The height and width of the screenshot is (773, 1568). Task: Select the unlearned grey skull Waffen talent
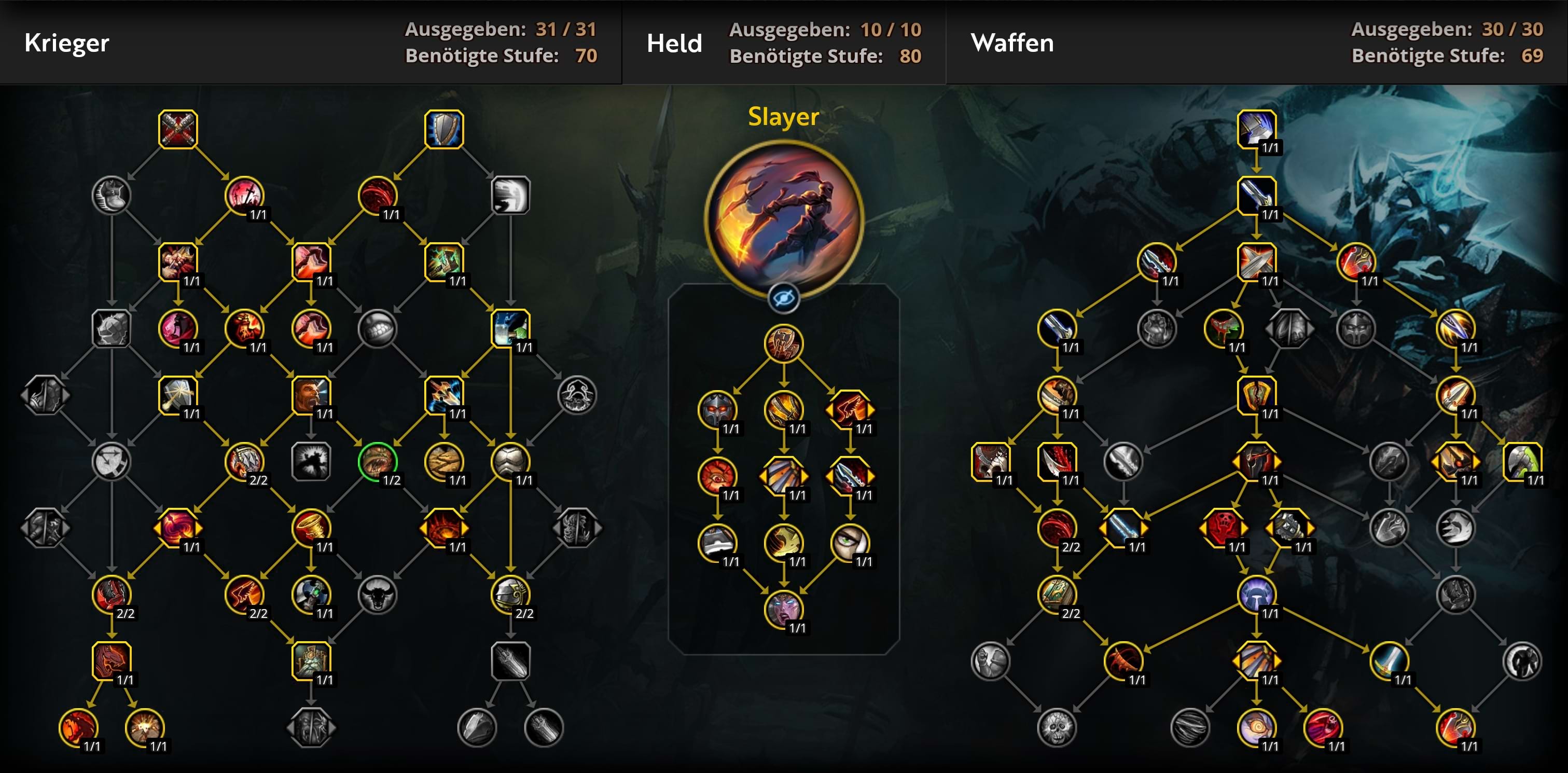(1057, 727)
